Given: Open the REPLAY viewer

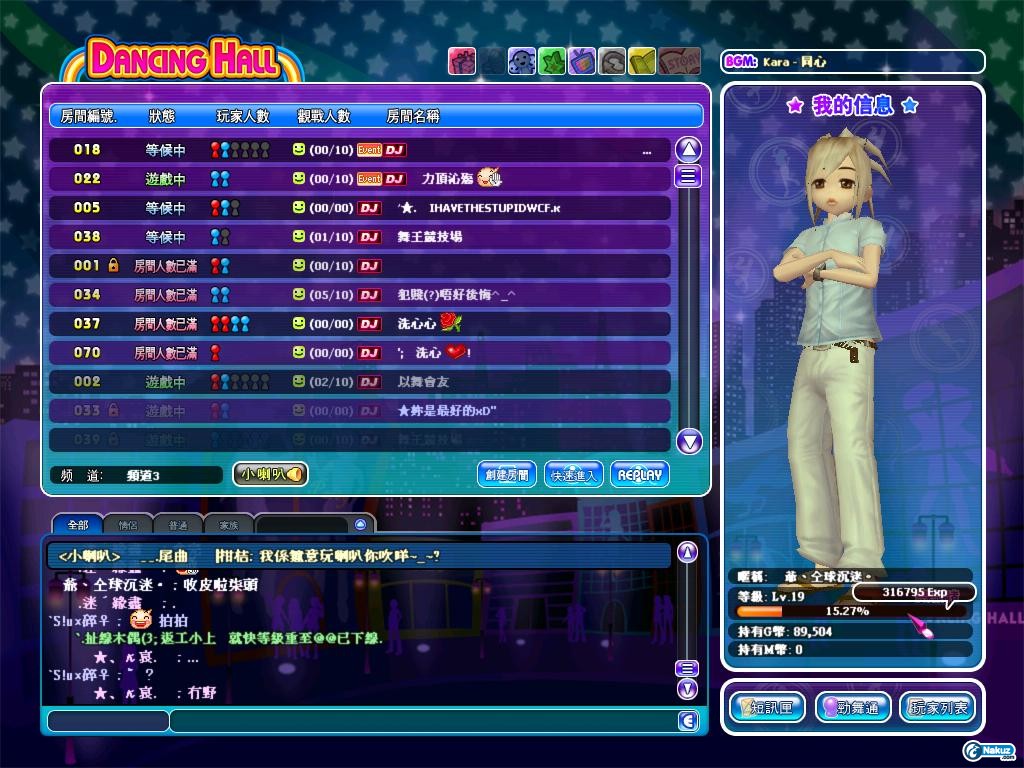Looking at the screenshot, I should tap(640, 474).
